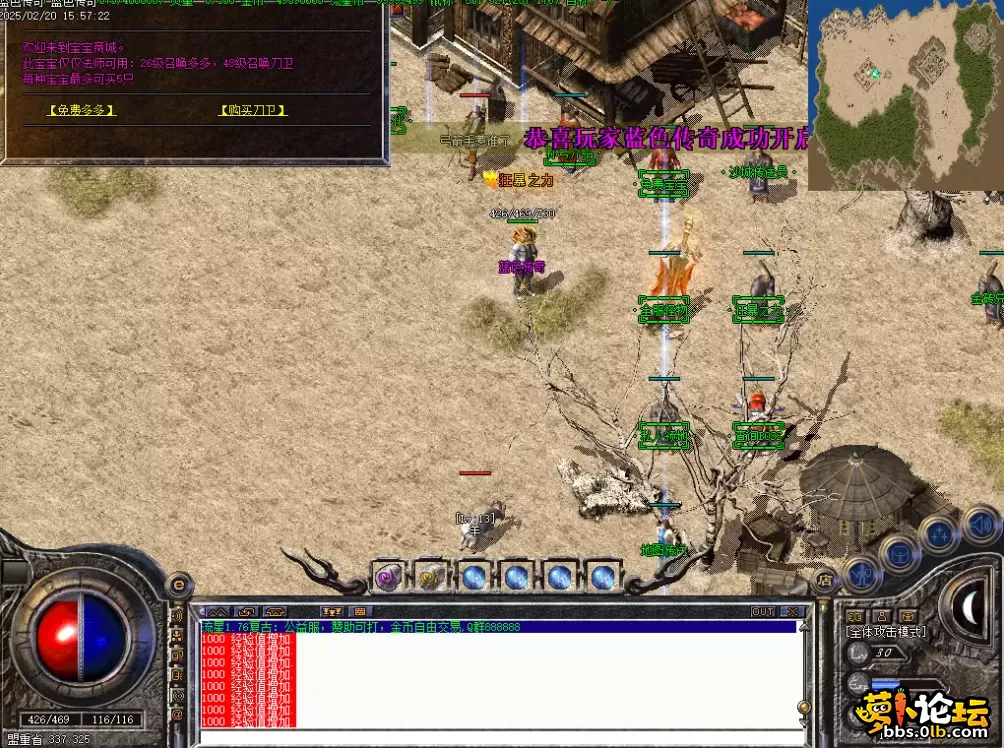This screenshot has height=748, width=1004.
Task: Click the '@' chat channel icon
Action: pos(178,713)
